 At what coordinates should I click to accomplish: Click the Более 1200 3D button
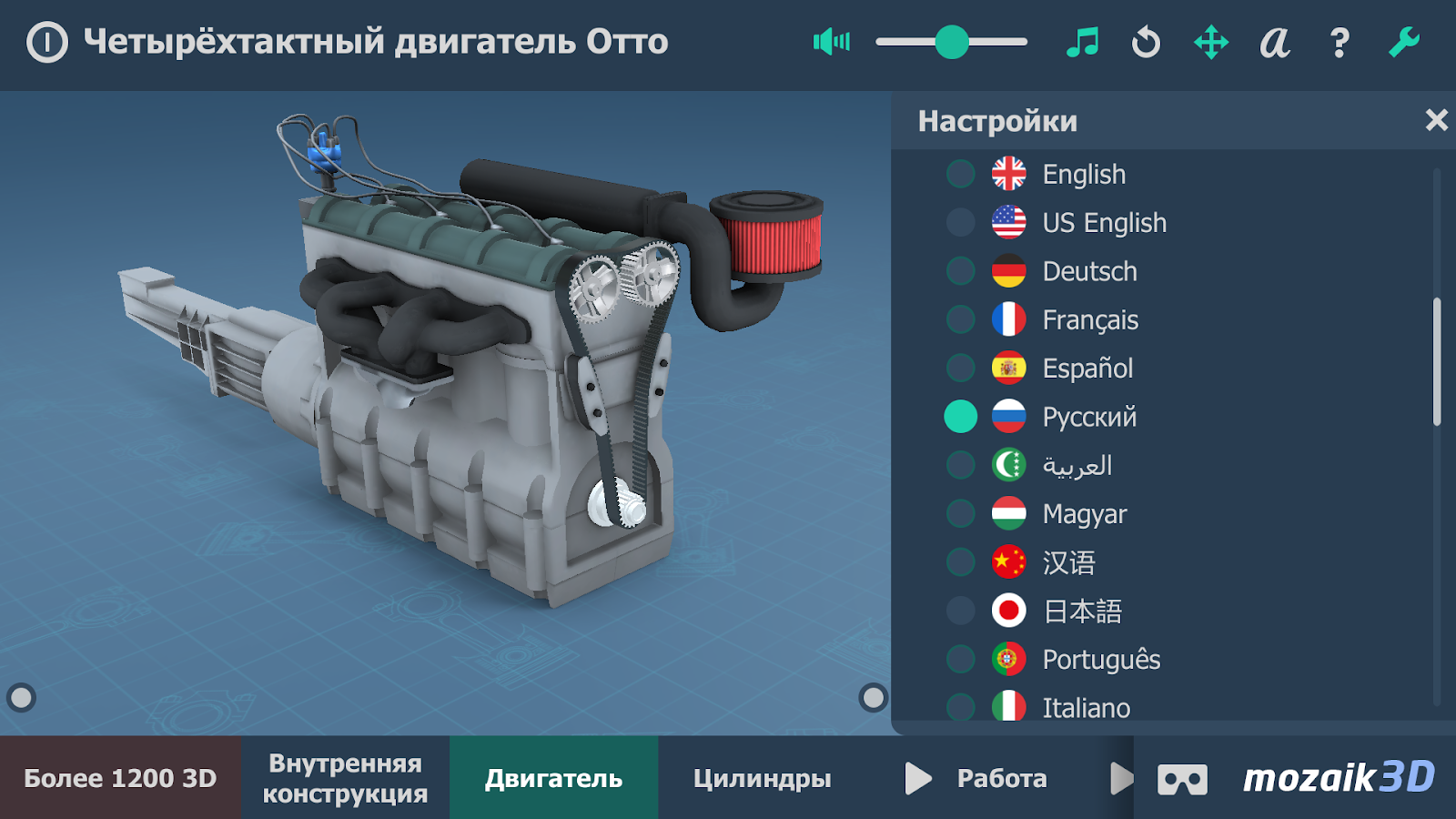[x=121, y=778]
